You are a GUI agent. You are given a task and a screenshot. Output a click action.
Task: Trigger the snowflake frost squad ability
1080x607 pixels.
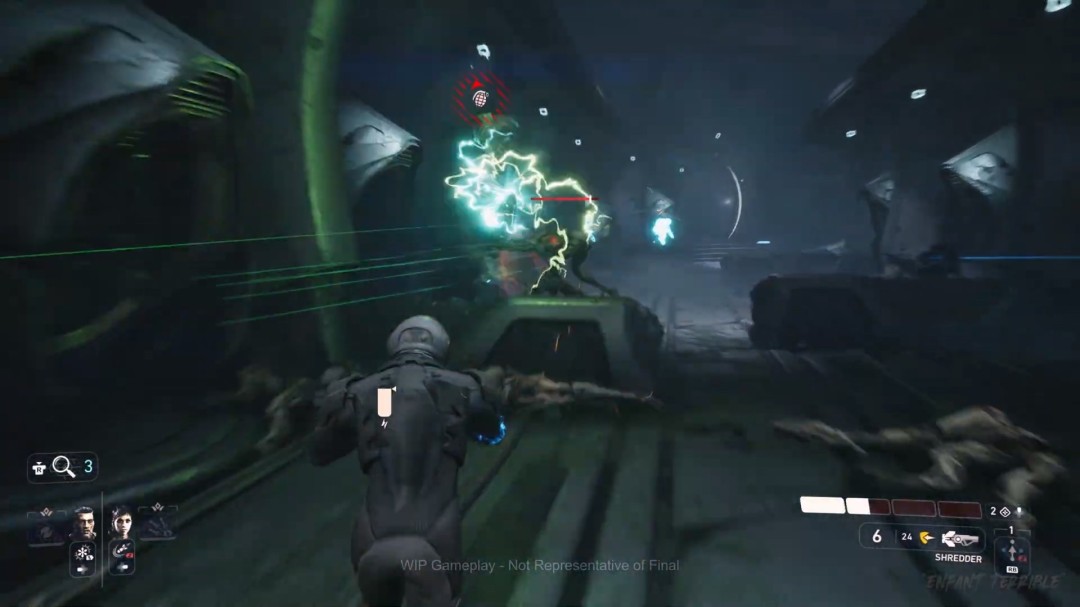82,554
